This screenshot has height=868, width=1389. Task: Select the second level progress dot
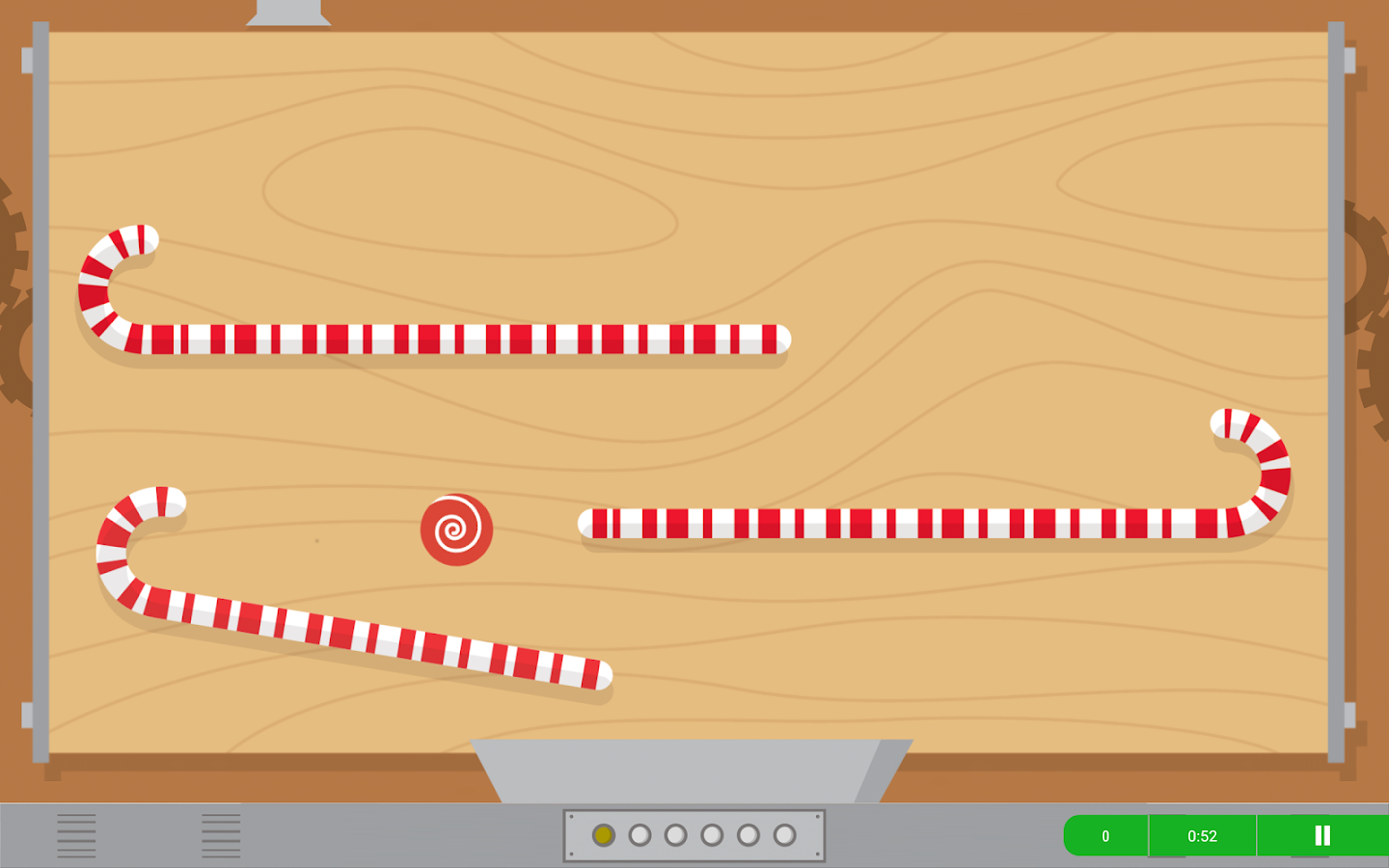tap(640, 834)
